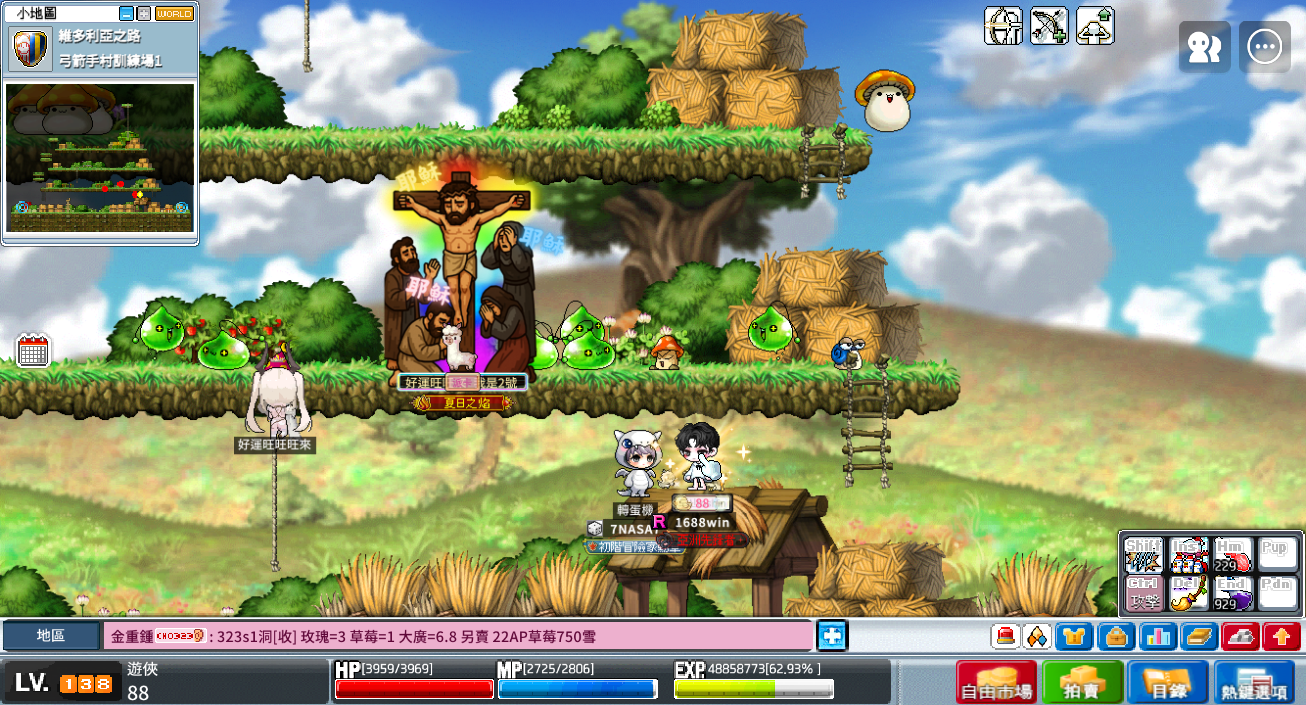Viewport: 1306px width, 705px height.
Task: Minimize the minimap with the minus button
Action: pyautogui.click(x=126, y=14)
